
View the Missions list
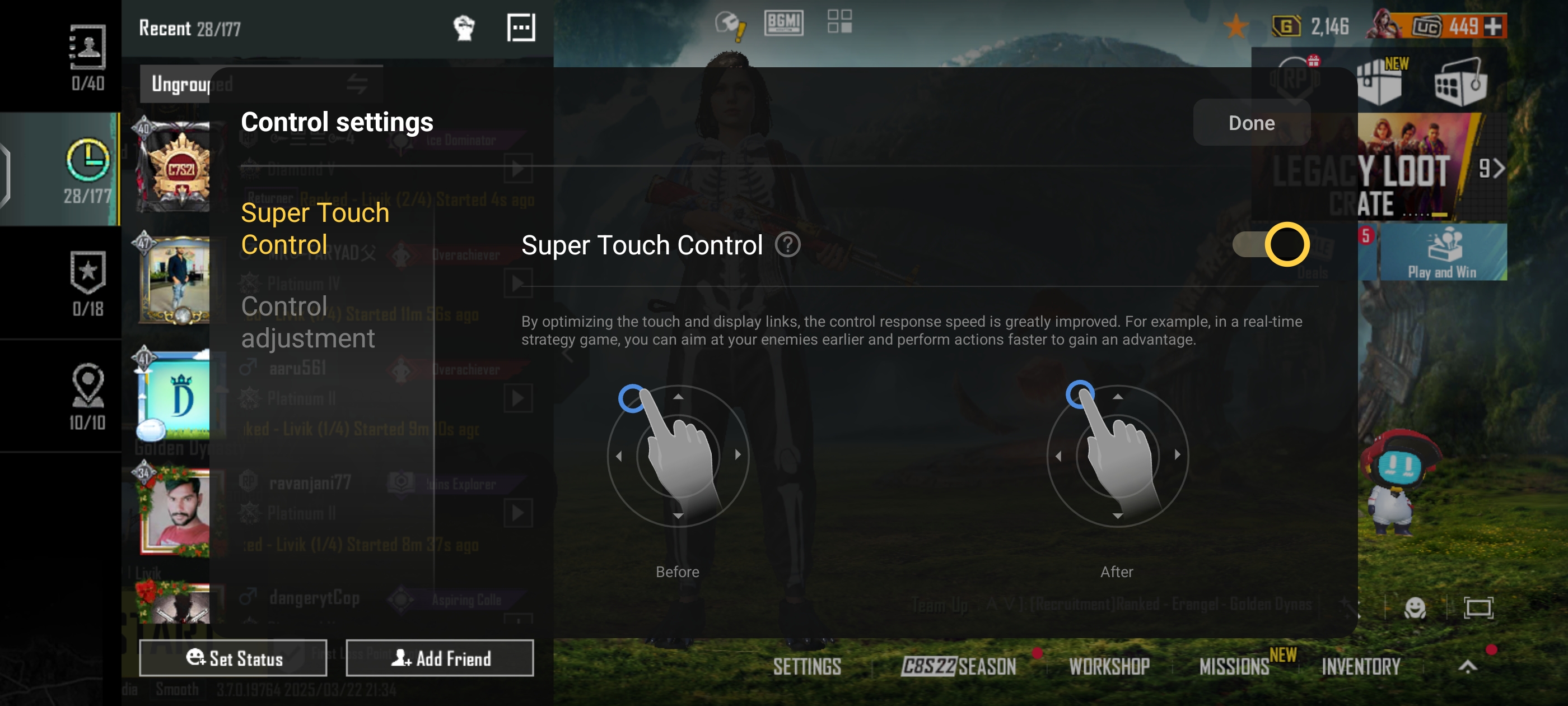point(1234,666)
